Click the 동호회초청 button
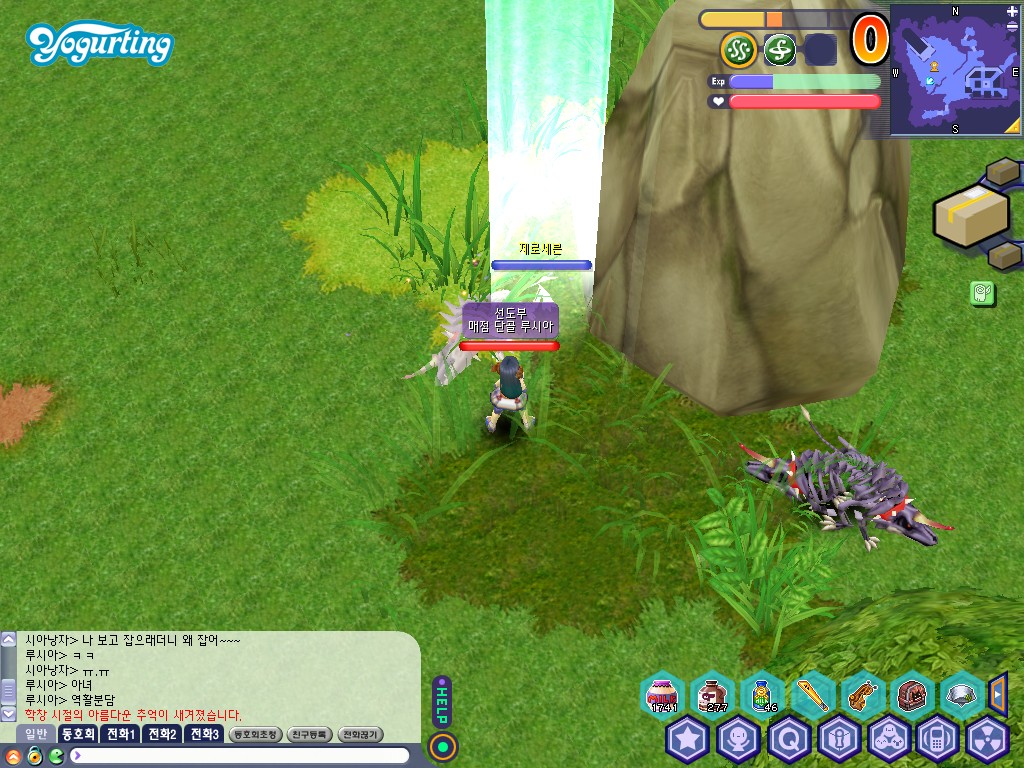1024x768 pixels. (254, 734)
